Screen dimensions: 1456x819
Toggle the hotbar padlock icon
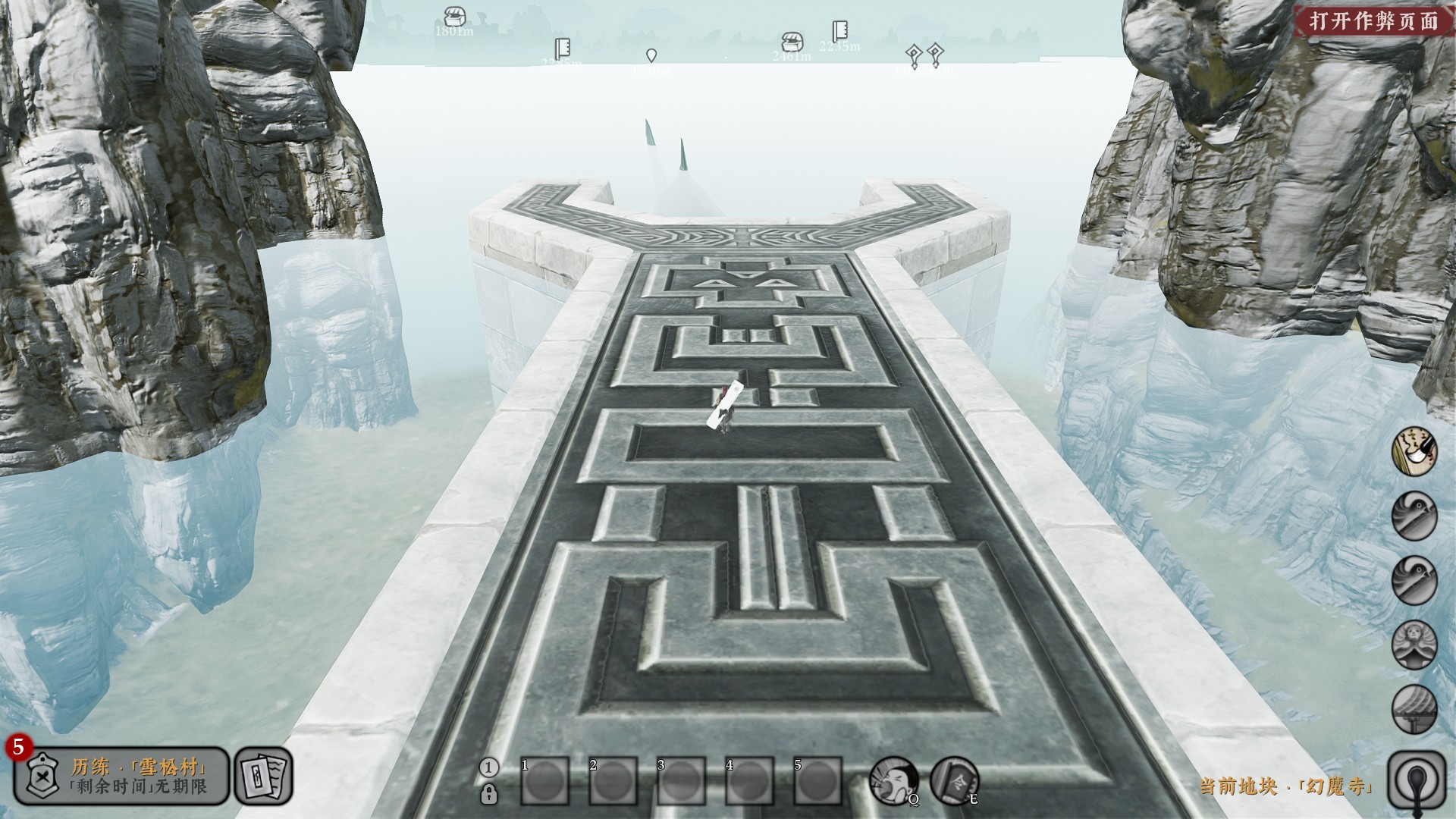click(x=489, y=794)
